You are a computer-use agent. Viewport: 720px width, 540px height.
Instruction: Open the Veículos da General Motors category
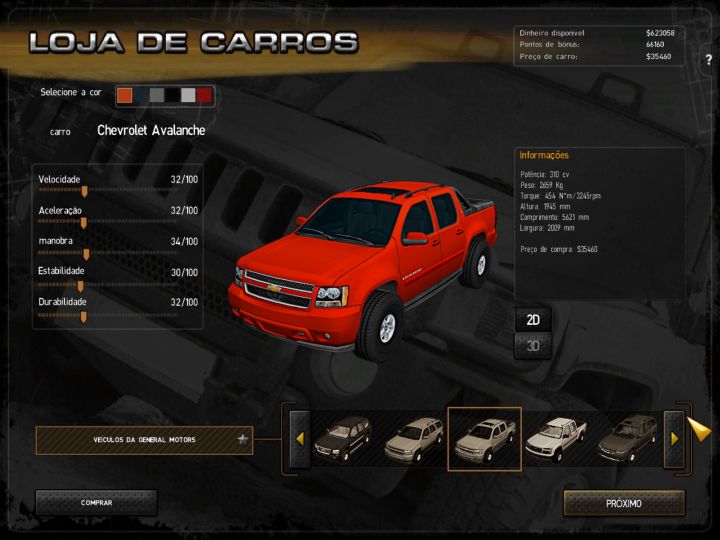click(144, 439)
